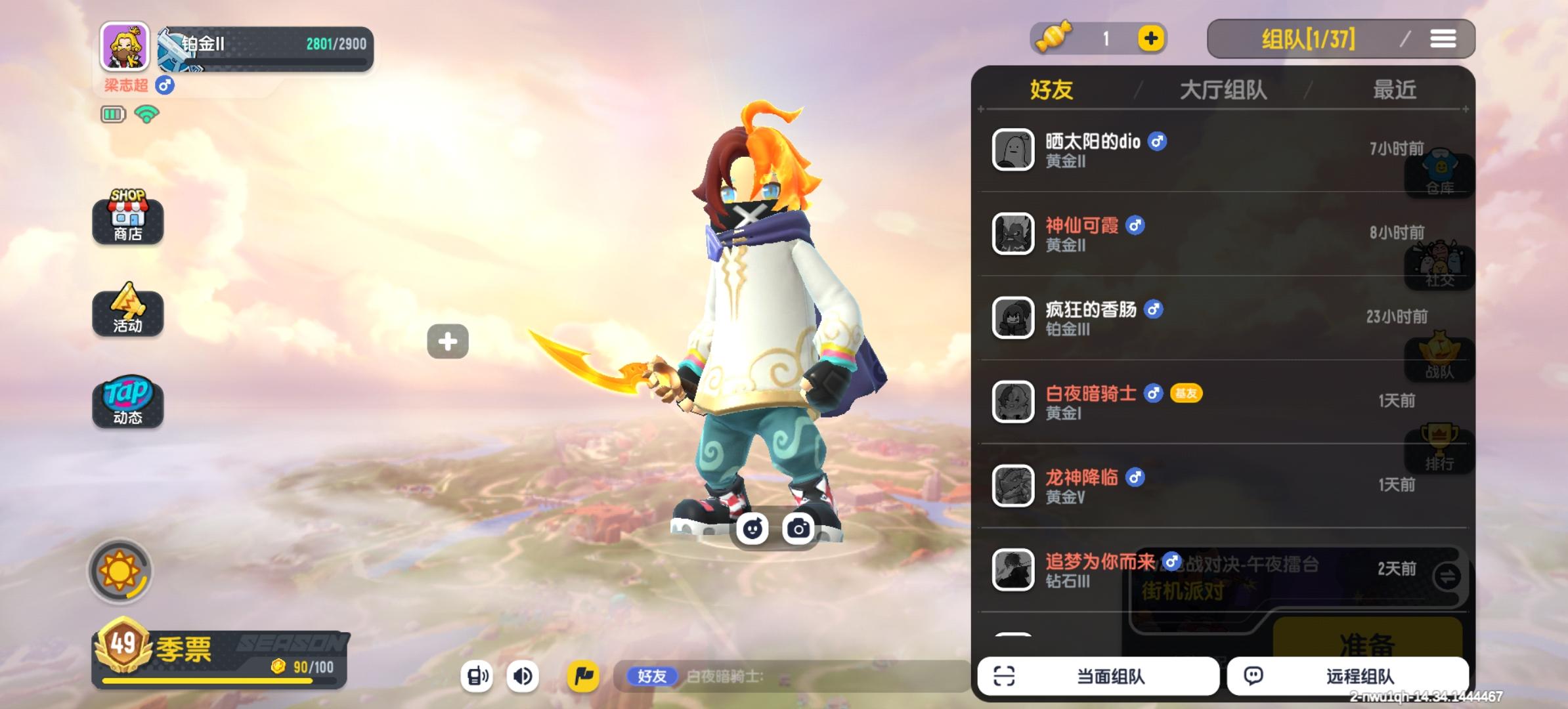Open the 战队 clan badge icon
The image size is (1568, 709).
click(x=1438, y=358)
